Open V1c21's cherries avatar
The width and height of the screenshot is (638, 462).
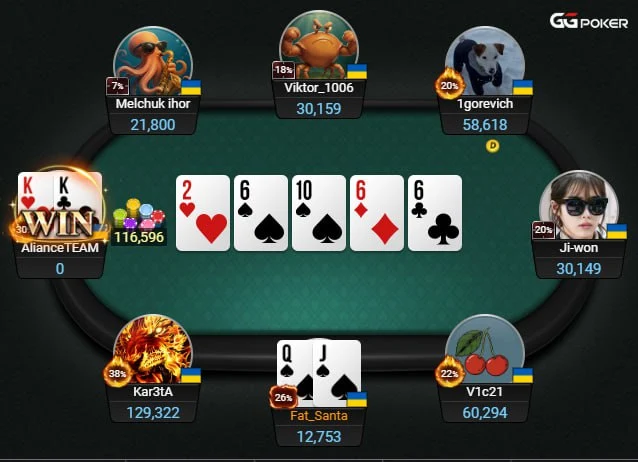click(484, 351)
